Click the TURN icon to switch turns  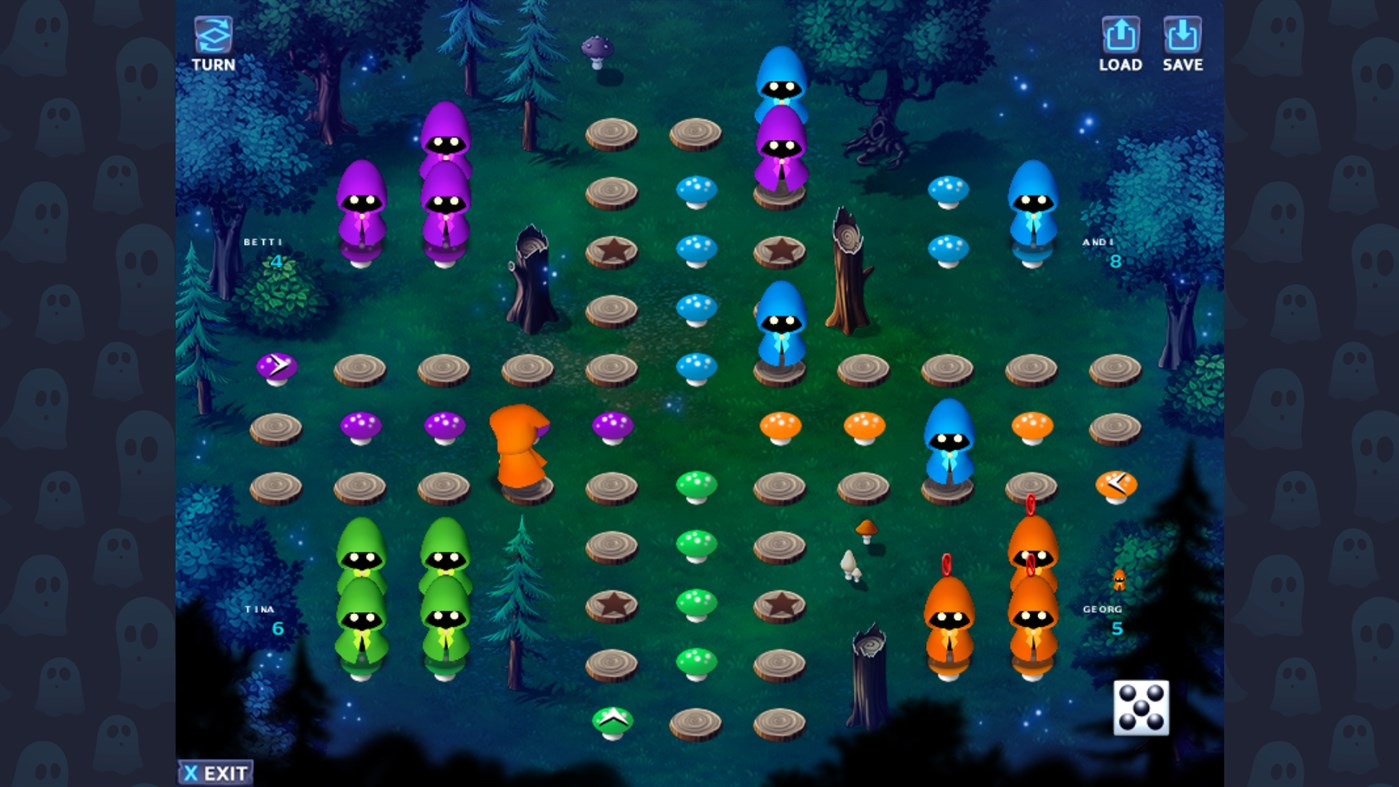point(213,32)
